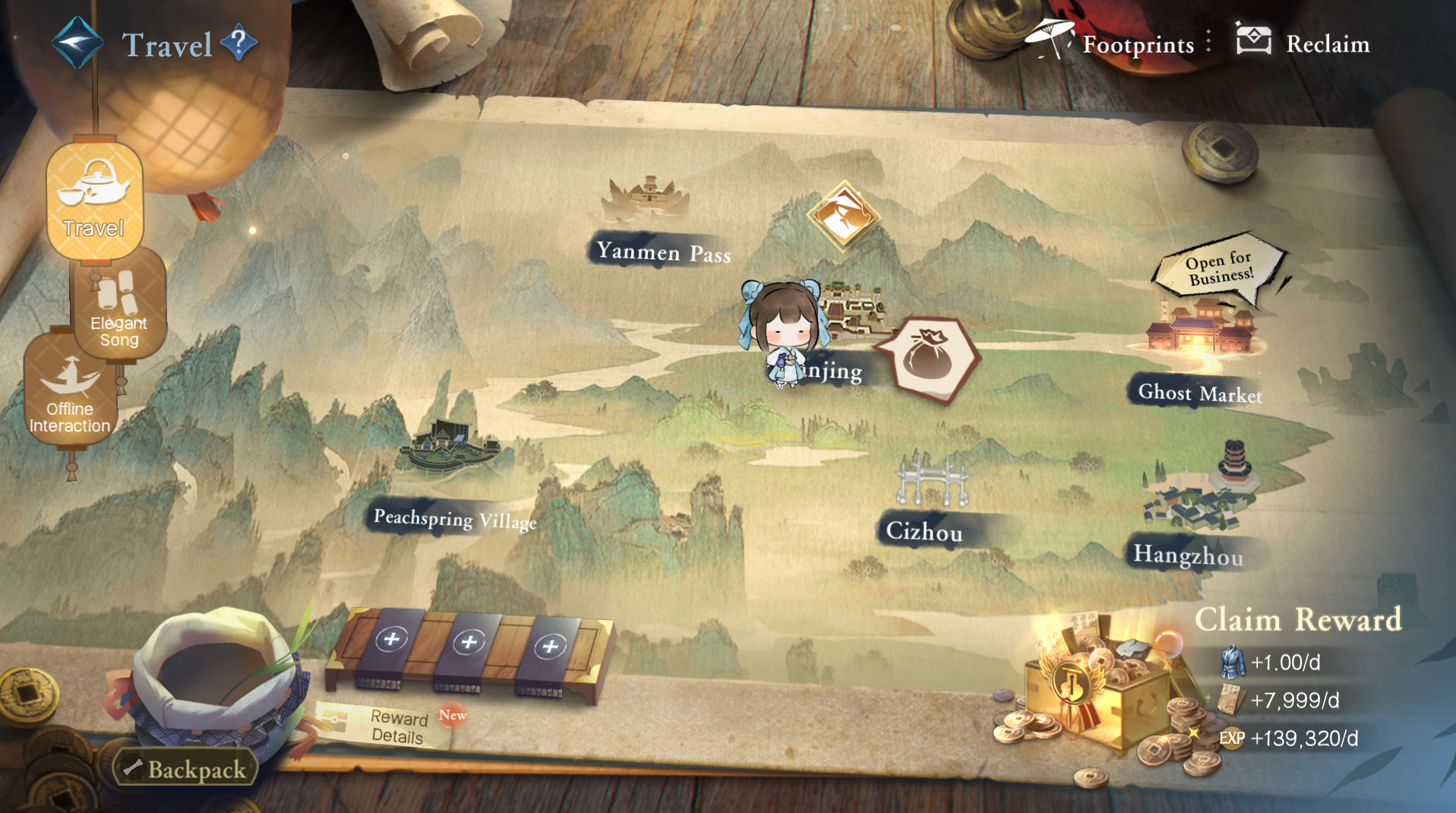This screenshot has width=1456, height=813.
Task: Open the Backpack
Action: pyautogui.click(x=187, y=769)
